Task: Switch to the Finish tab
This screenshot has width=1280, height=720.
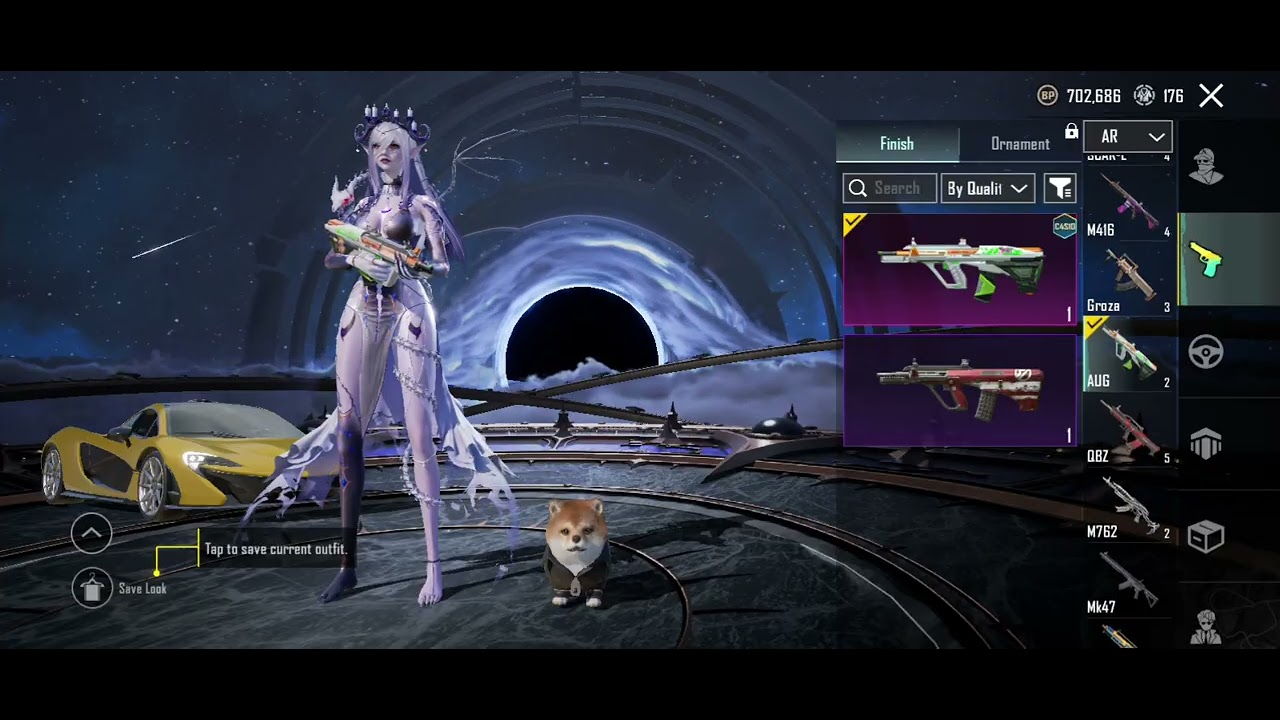Action: 897,144
